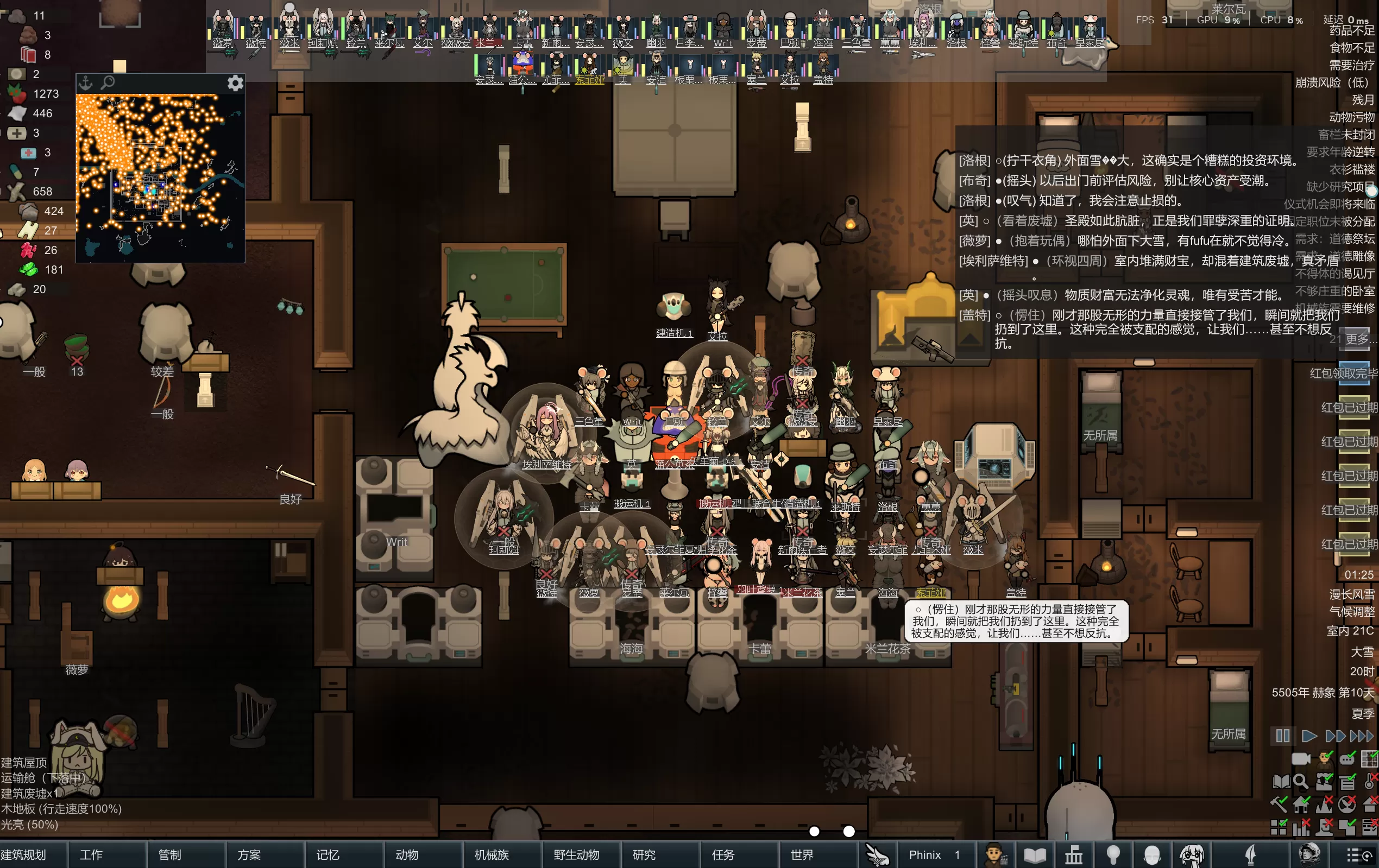Screen dimensions: 1379x868
Task: Set game speed to triple fast-forward
Action: pos(1362,736)
